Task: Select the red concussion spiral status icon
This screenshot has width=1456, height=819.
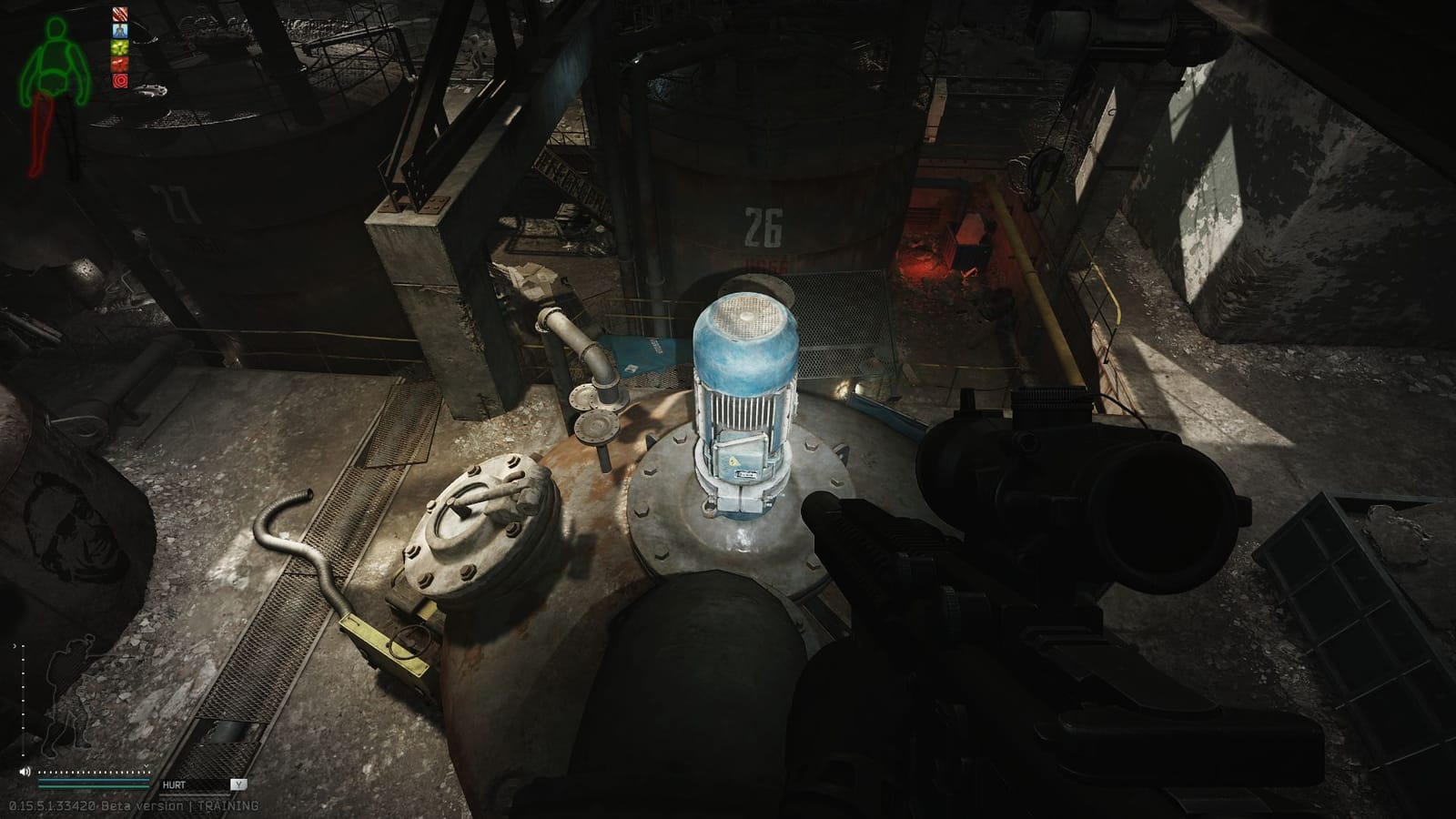Action: (121, 80)
